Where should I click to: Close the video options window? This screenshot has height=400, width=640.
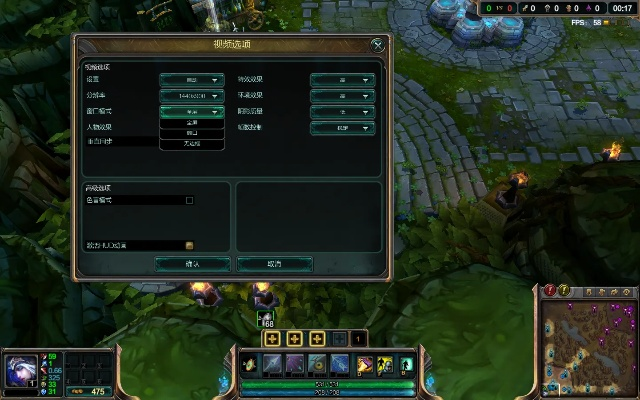[377, 45]
